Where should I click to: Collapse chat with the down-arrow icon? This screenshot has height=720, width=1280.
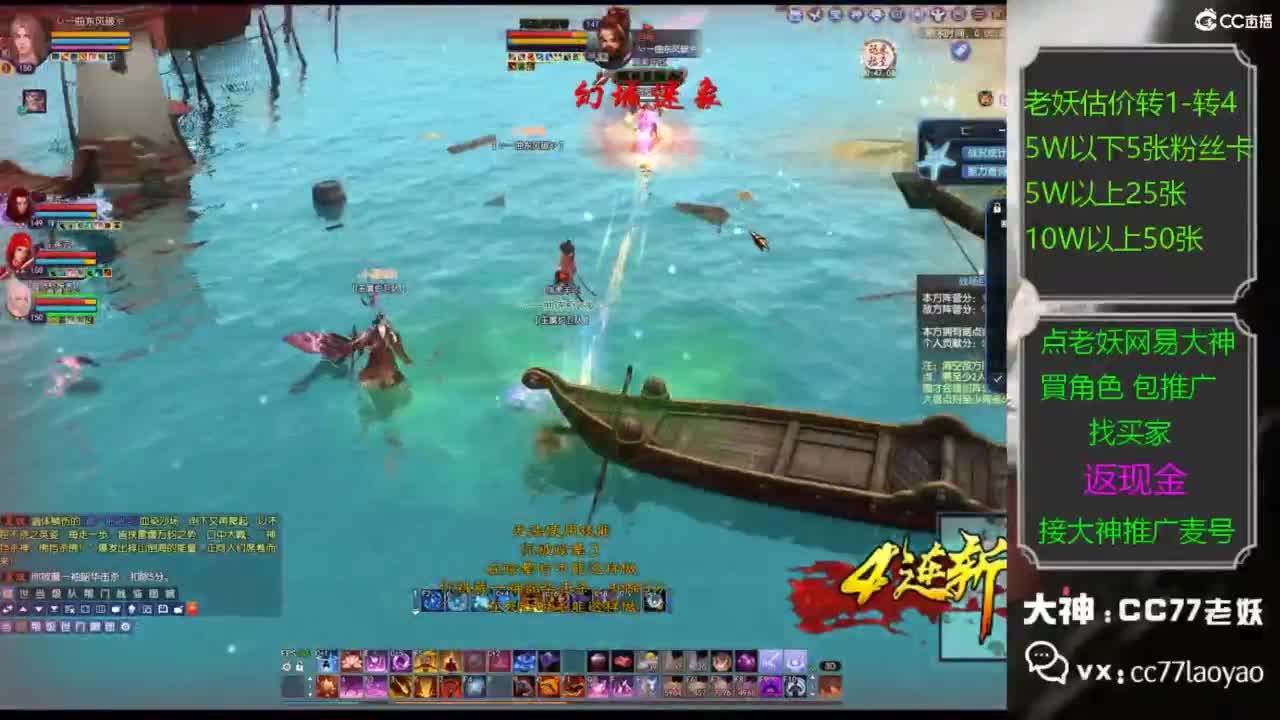(x=39, y=609)
